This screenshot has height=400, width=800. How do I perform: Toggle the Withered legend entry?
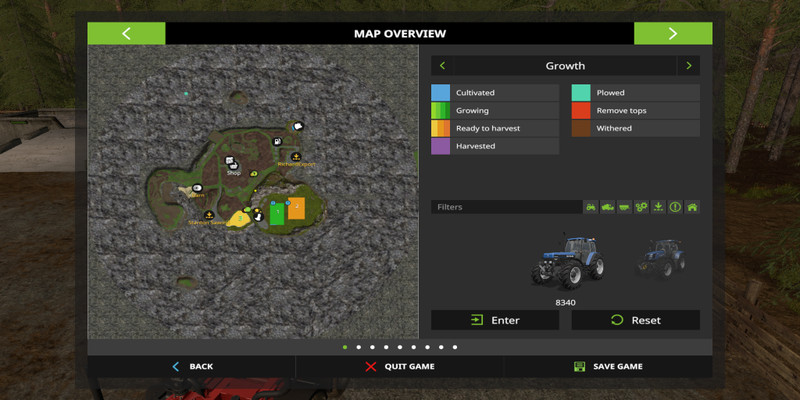(x=635, y=129)
